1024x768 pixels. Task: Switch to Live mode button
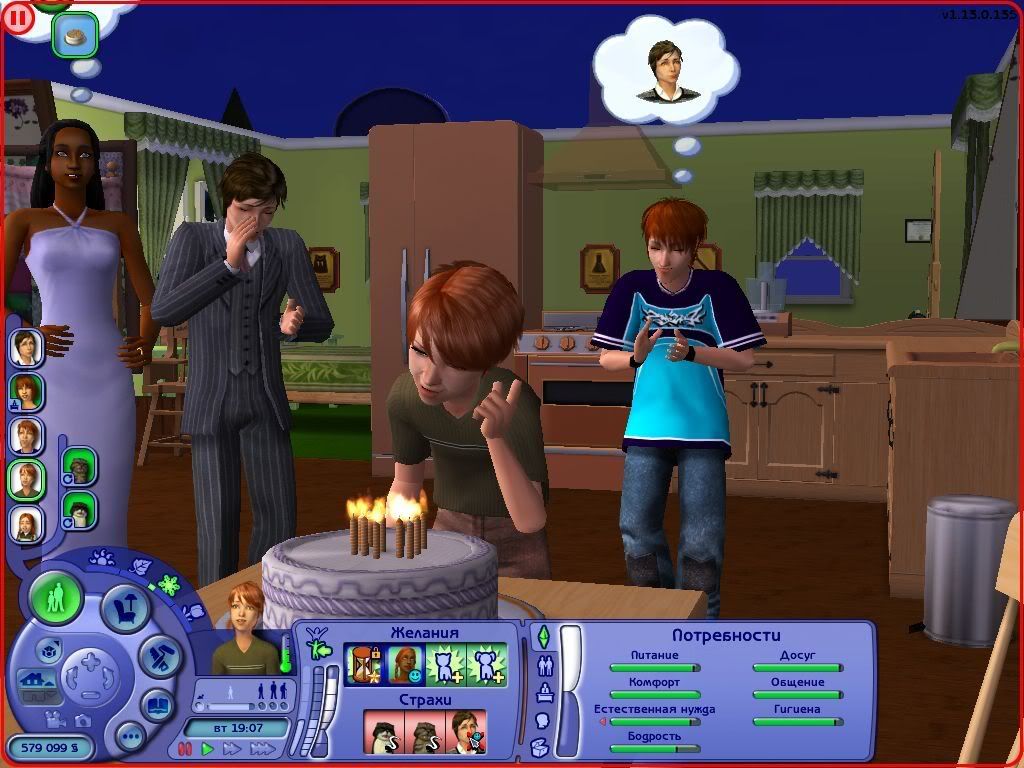coord(56,599)
